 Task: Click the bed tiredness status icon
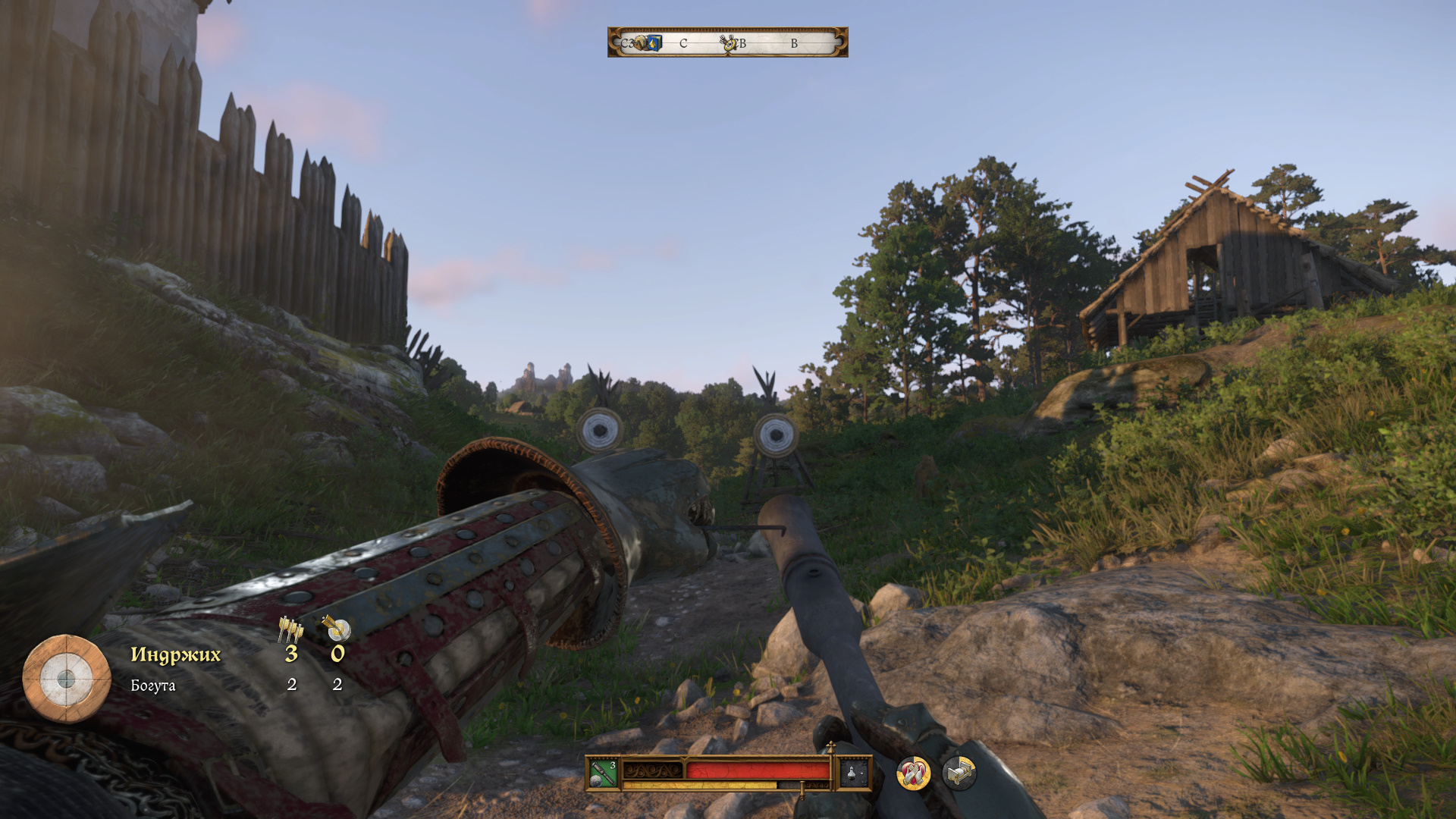tap(959, 773)
